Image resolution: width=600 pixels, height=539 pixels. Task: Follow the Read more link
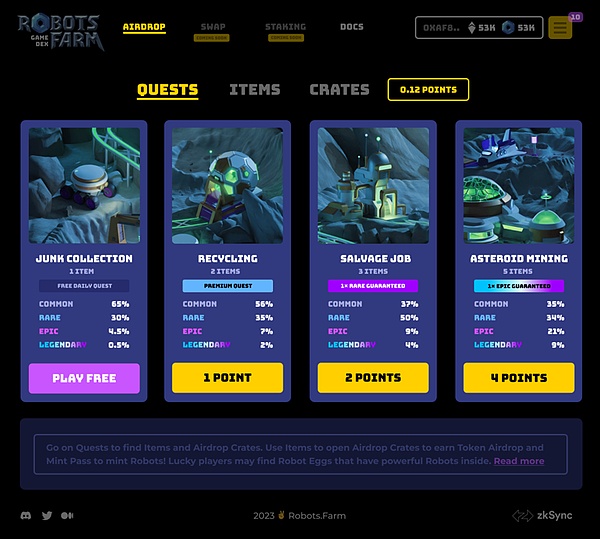click(519, 461)
